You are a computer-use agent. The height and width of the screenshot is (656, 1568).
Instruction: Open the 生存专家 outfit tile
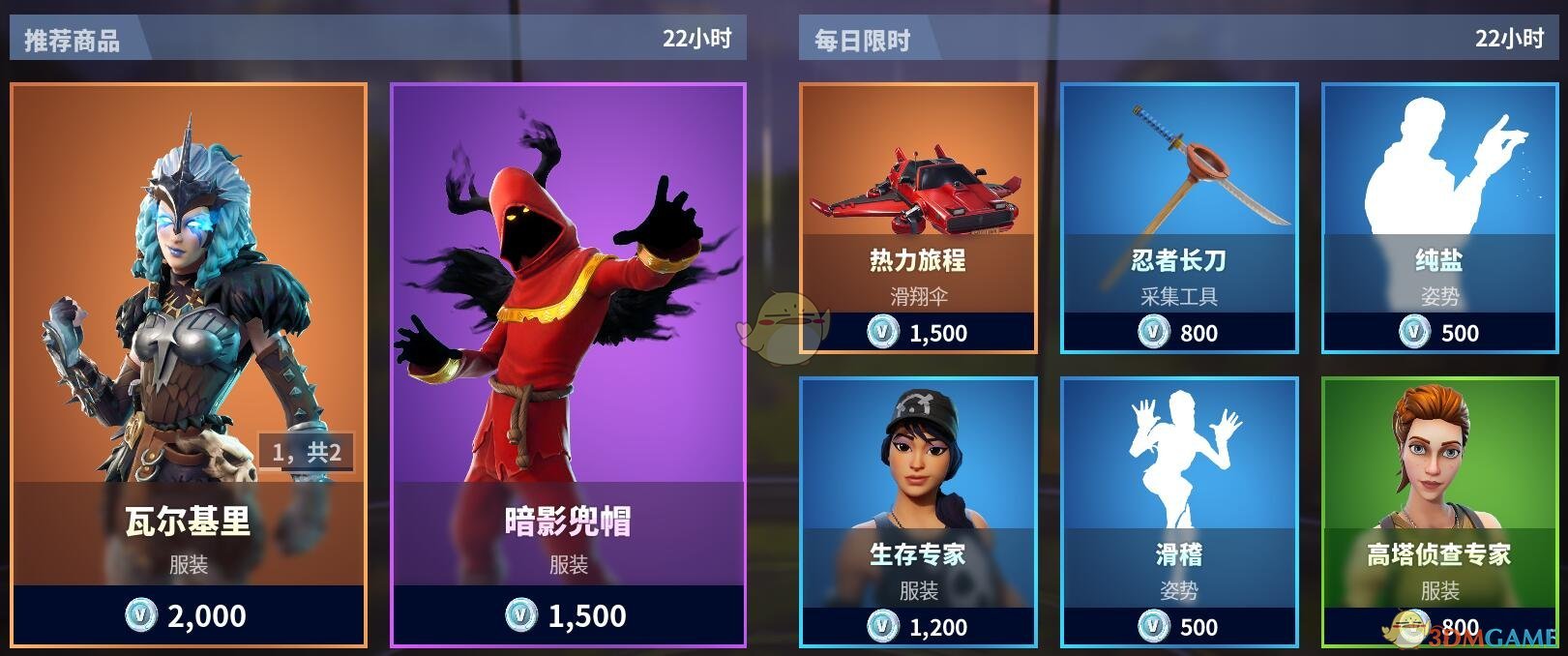coord(918,511)
